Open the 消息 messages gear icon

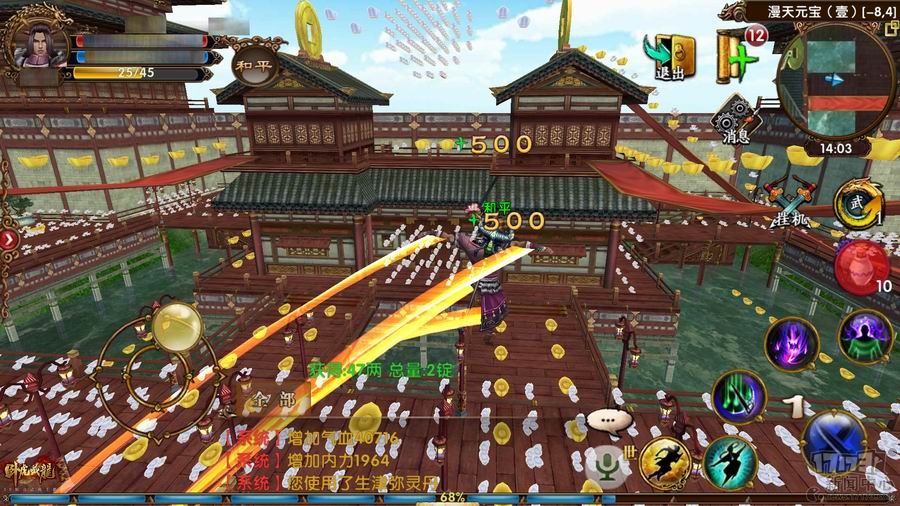point(737,119)
